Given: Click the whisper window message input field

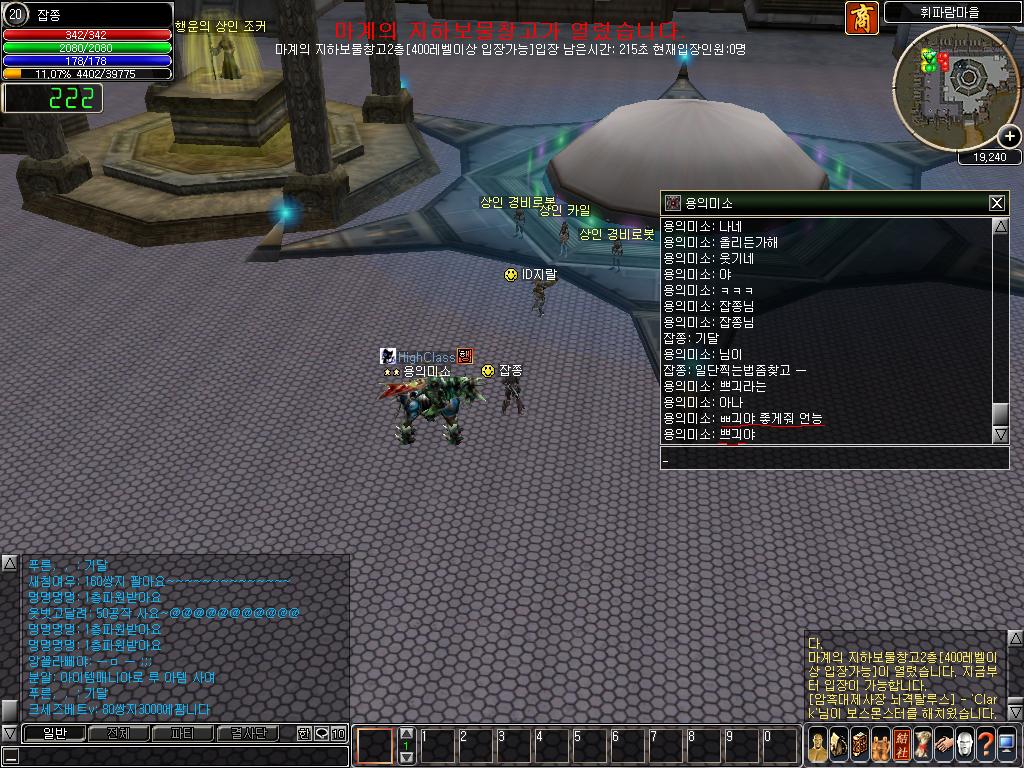Looking at the screenshot, I should [x=834, y=459].
